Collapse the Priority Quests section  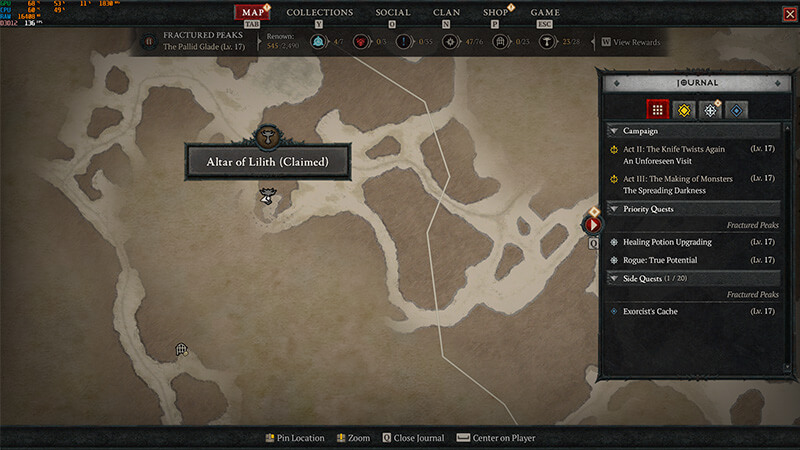coord(613,209)
